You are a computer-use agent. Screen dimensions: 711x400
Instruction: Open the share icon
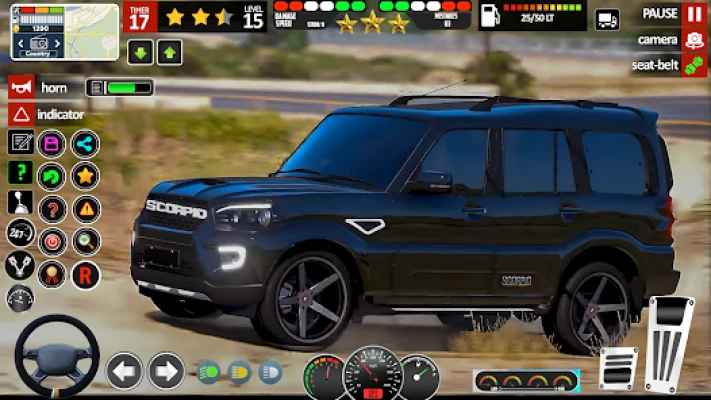coord(85,143)
